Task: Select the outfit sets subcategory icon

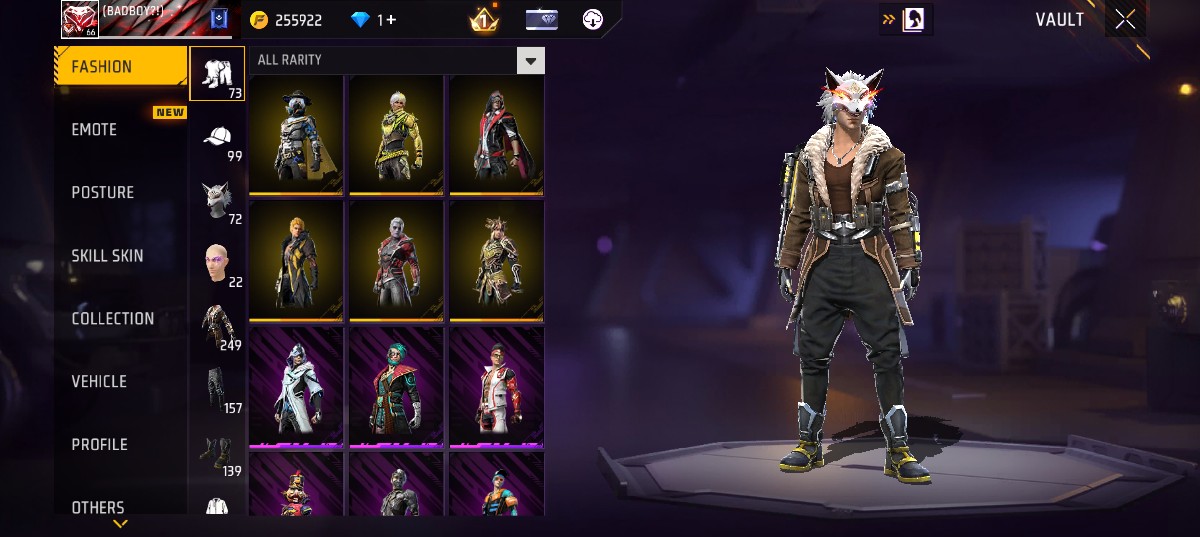Action: tap(217, 74)
